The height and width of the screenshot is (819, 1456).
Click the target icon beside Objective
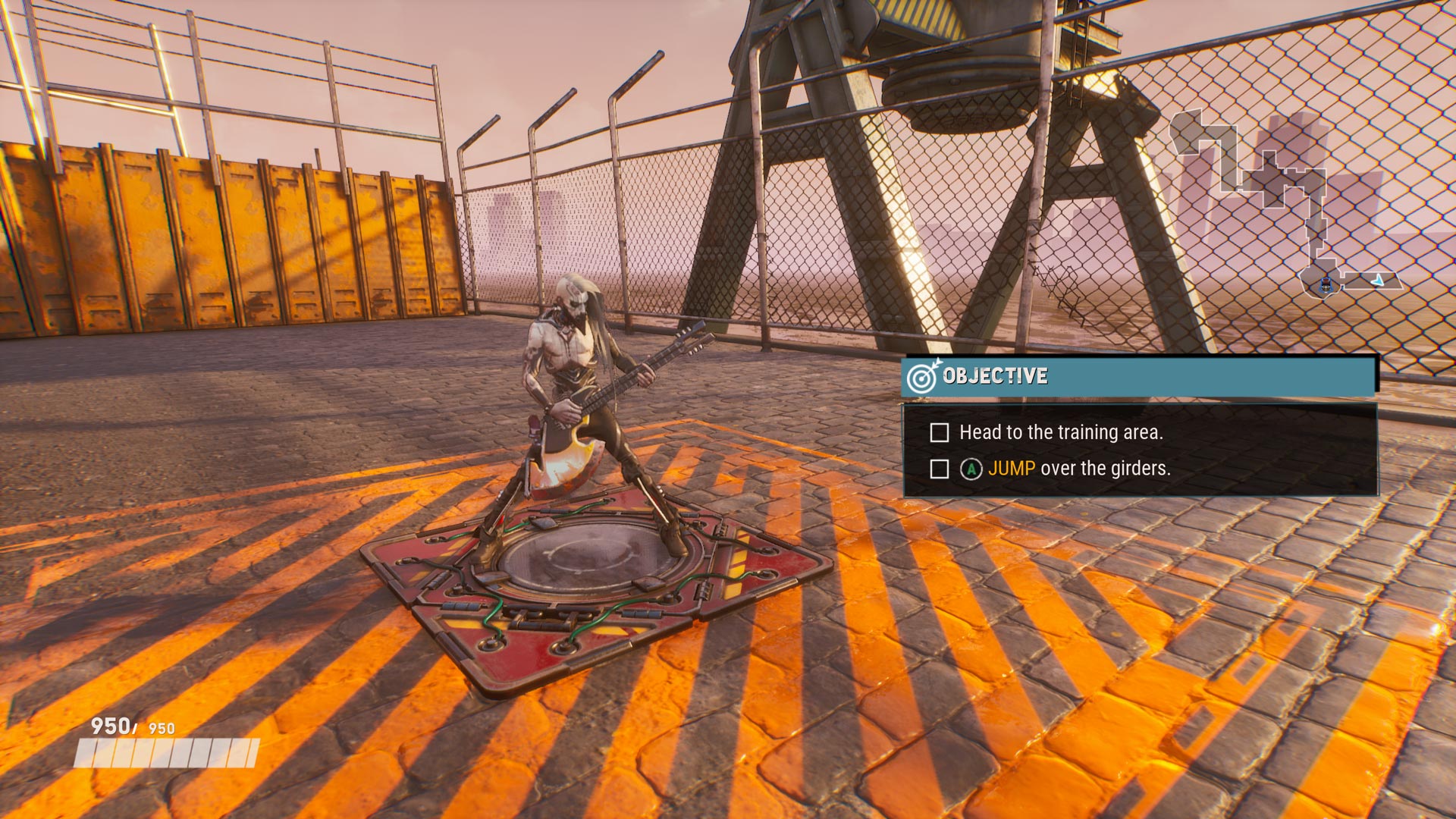[923, 376]
